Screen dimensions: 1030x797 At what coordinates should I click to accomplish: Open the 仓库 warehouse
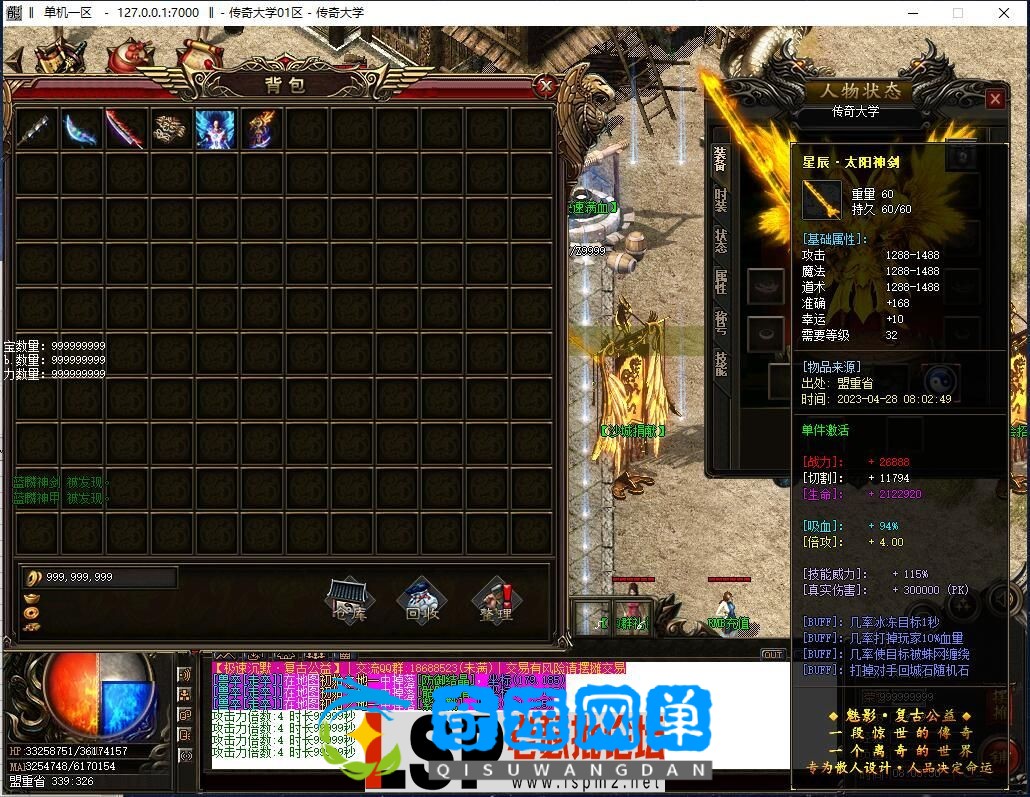point(350,599)
